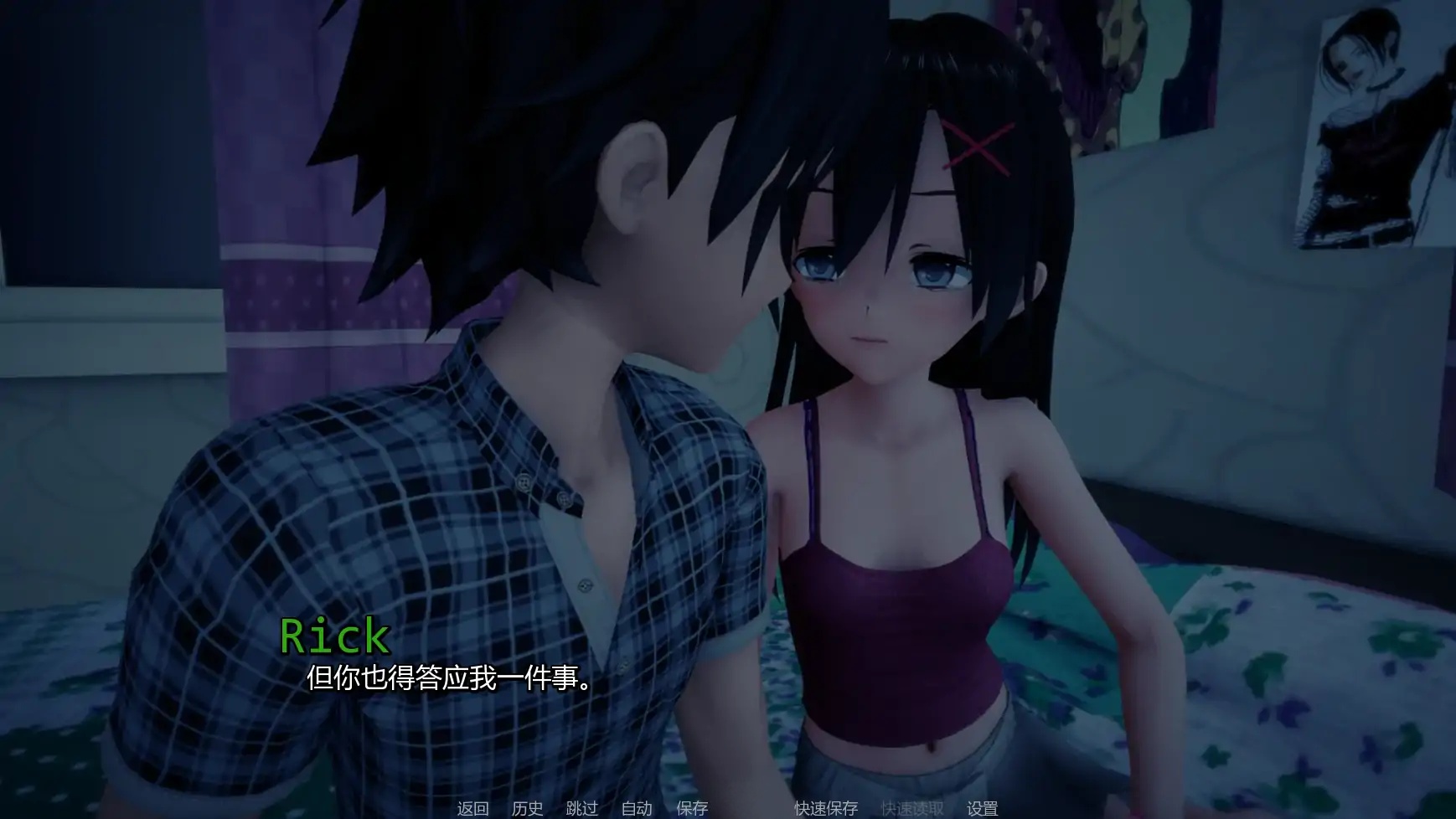Open the quick load screen

911,809
